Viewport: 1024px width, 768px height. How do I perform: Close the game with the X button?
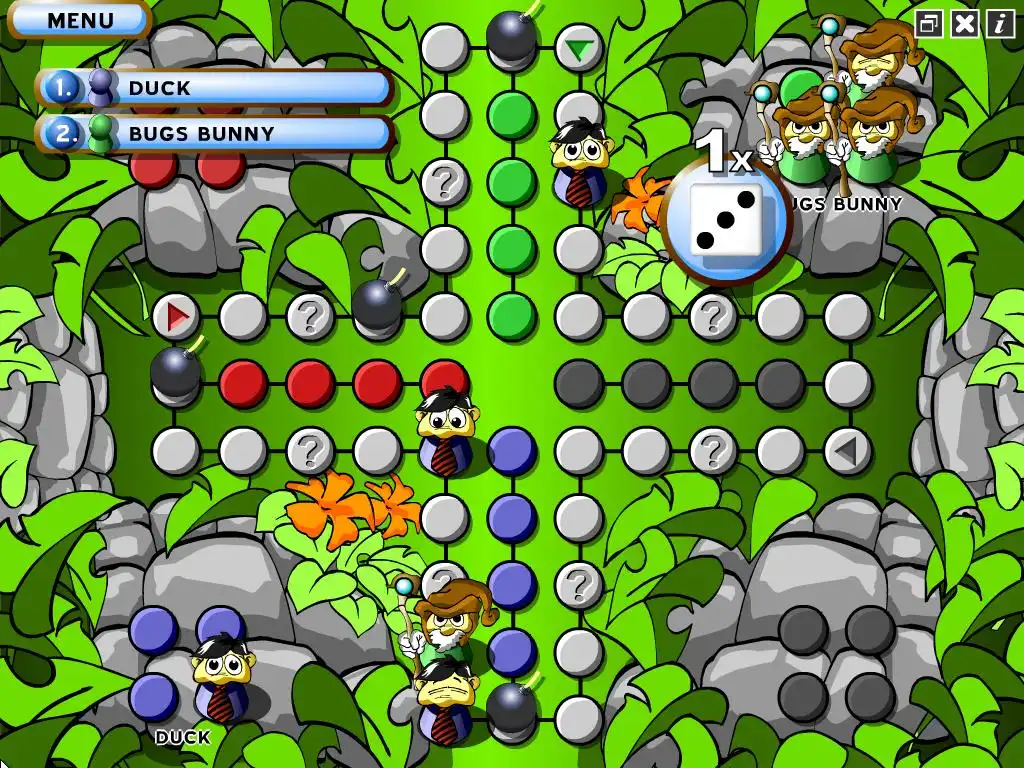click(x=965, y=24)
